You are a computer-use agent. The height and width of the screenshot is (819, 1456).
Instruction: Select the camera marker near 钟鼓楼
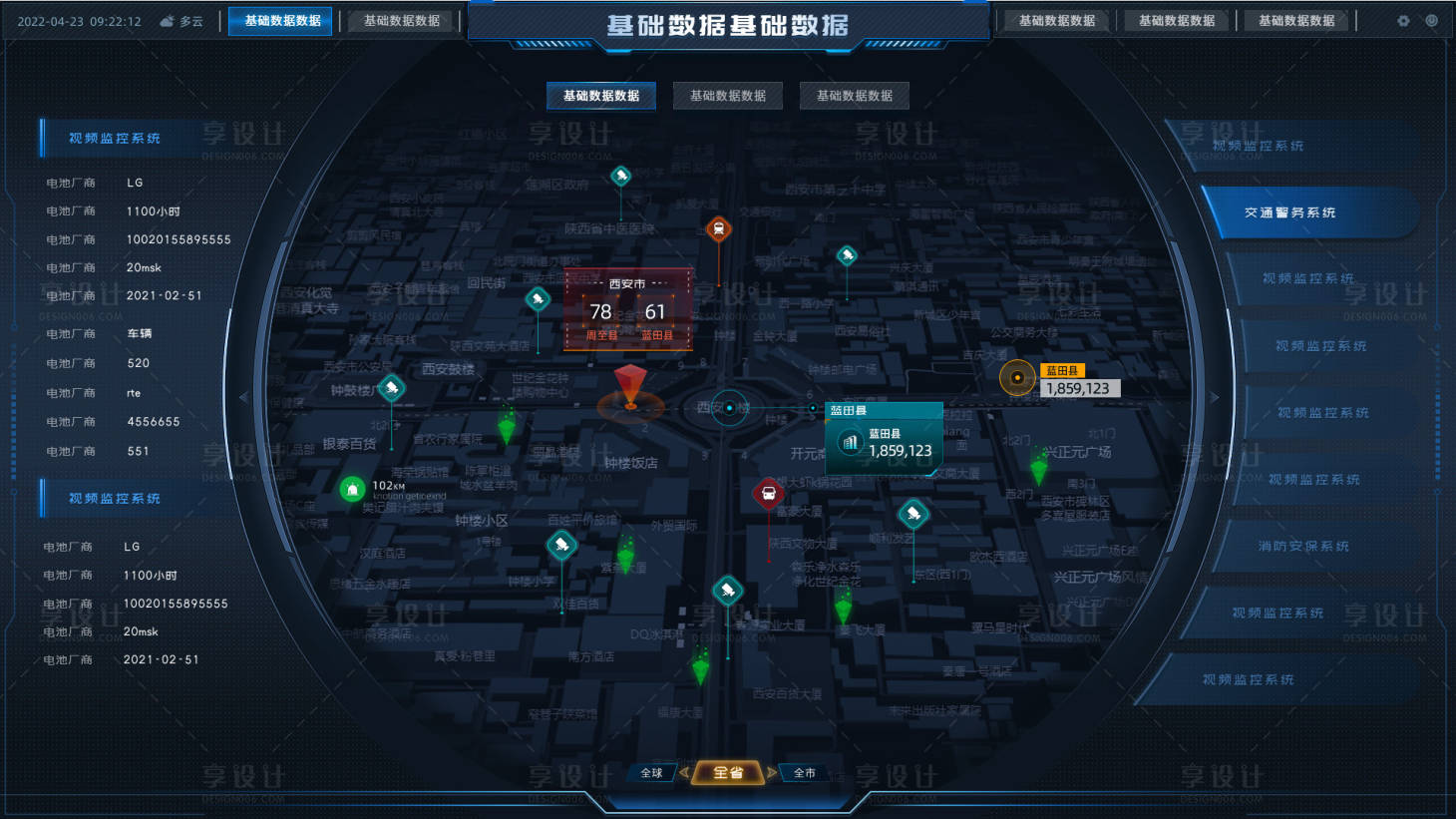point(391,388)
